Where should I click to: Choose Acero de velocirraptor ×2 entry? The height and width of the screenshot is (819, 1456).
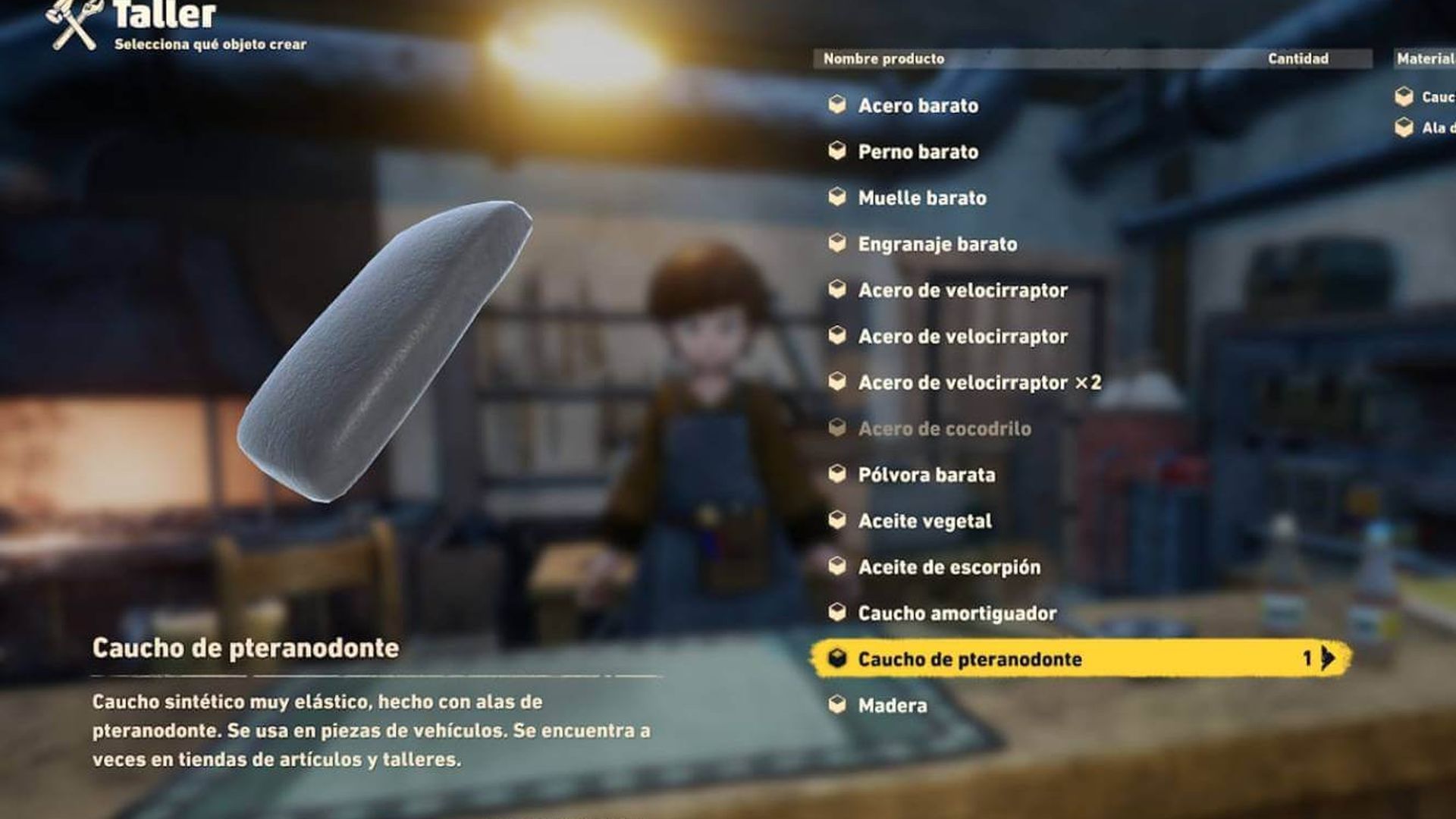(x=979, y=383)
